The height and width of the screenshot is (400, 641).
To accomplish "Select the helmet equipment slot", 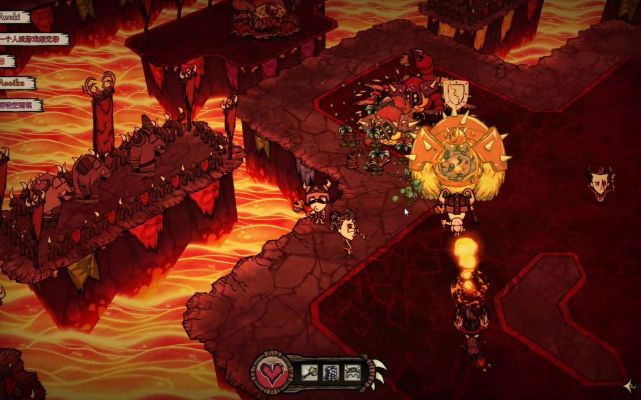I will (x=352, y=374).
